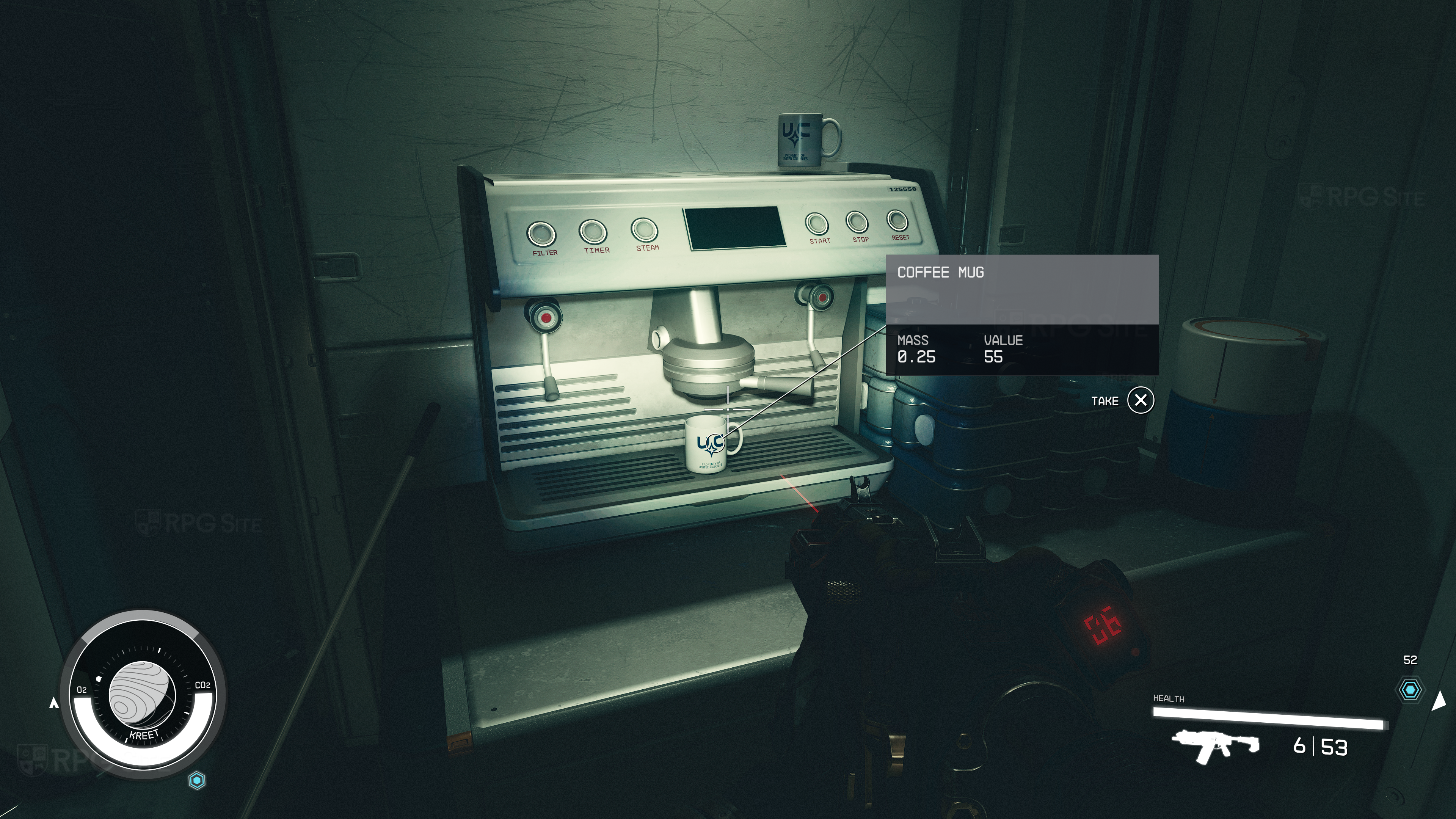Select the Coffee Mug item info panel
This screenshot has width=1456, height=819.
1022,314
